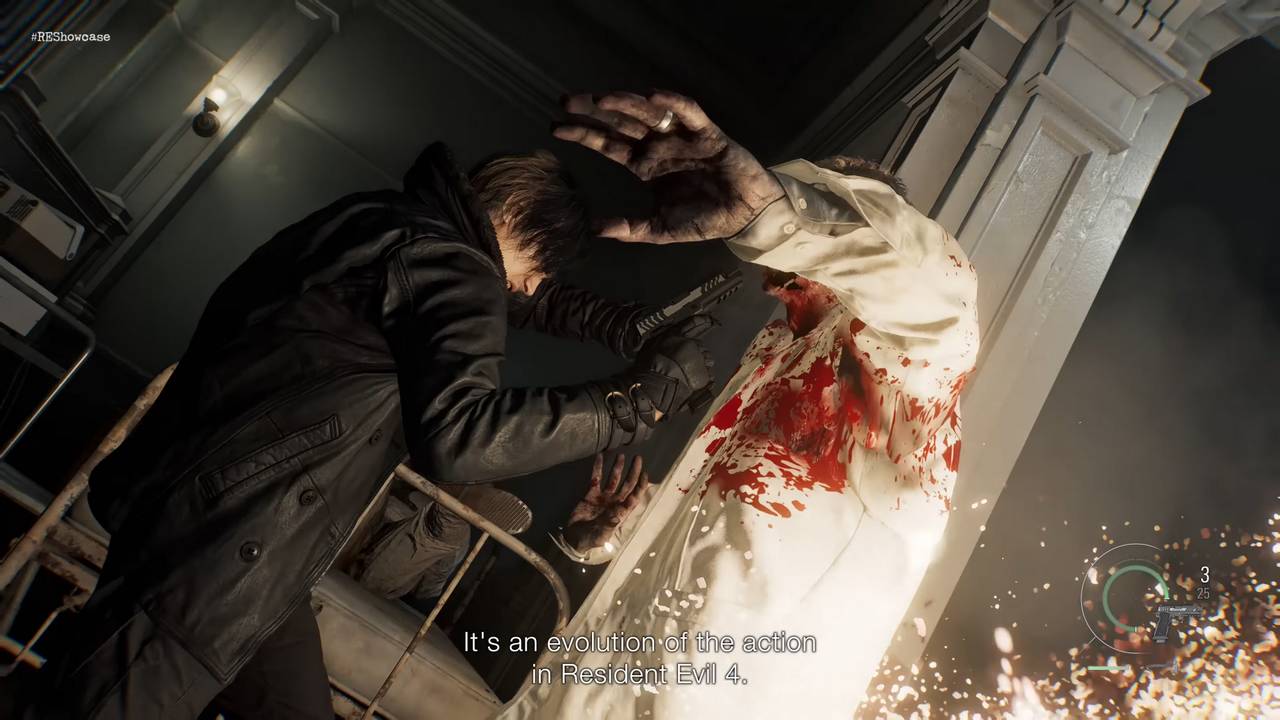Click Leon's silver ring on his raised hand
Screen dimensions: 1280x720
click(x=666, y=122)
